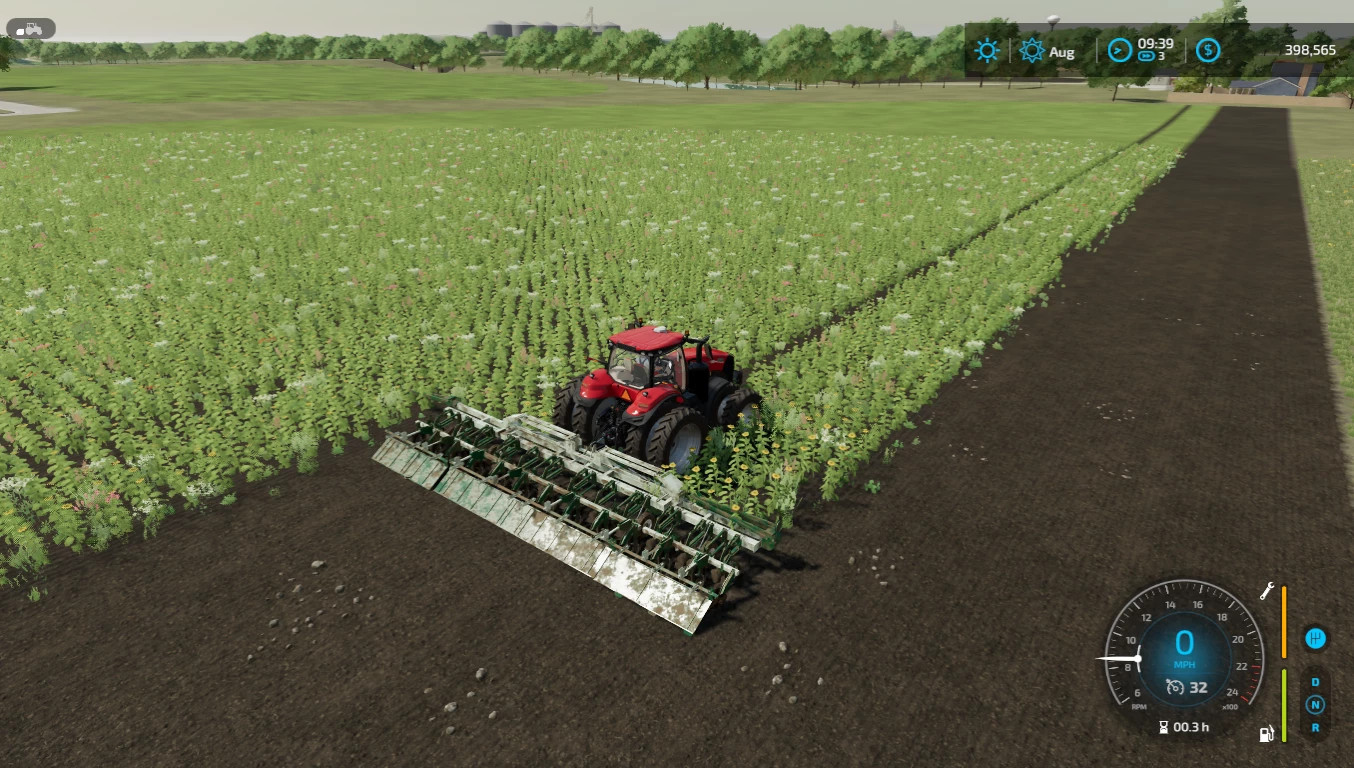
Task: Select the August season sun icon
Action: 1031,51
